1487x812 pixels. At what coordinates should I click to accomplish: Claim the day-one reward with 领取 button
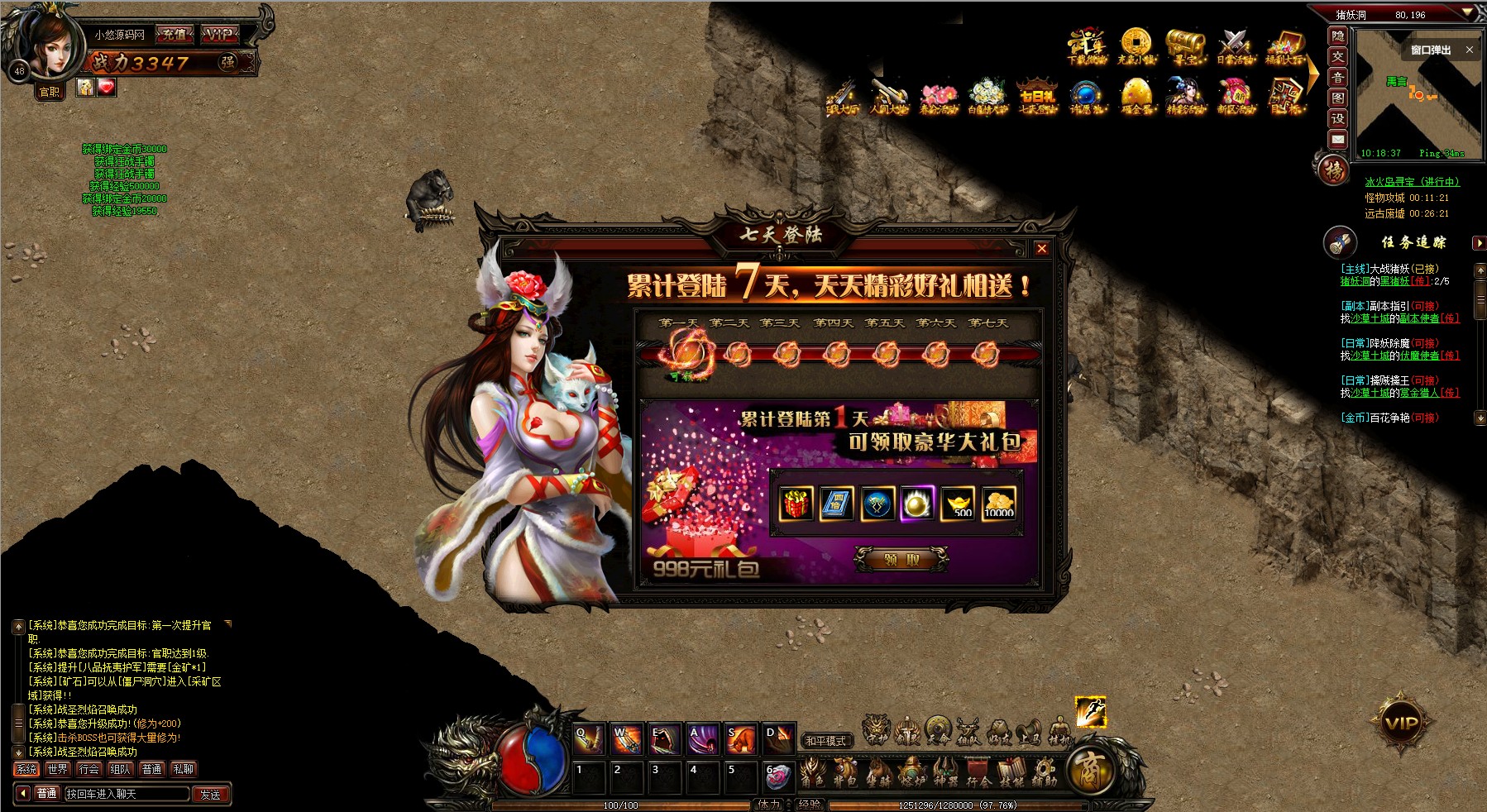[x=901, y=560]
